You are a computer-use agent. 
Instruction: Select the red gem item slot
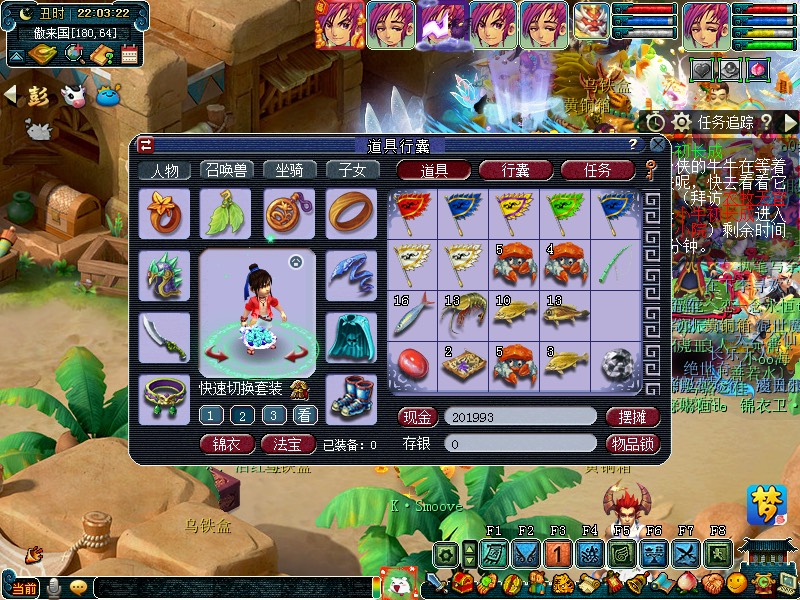tap(411, 365)
